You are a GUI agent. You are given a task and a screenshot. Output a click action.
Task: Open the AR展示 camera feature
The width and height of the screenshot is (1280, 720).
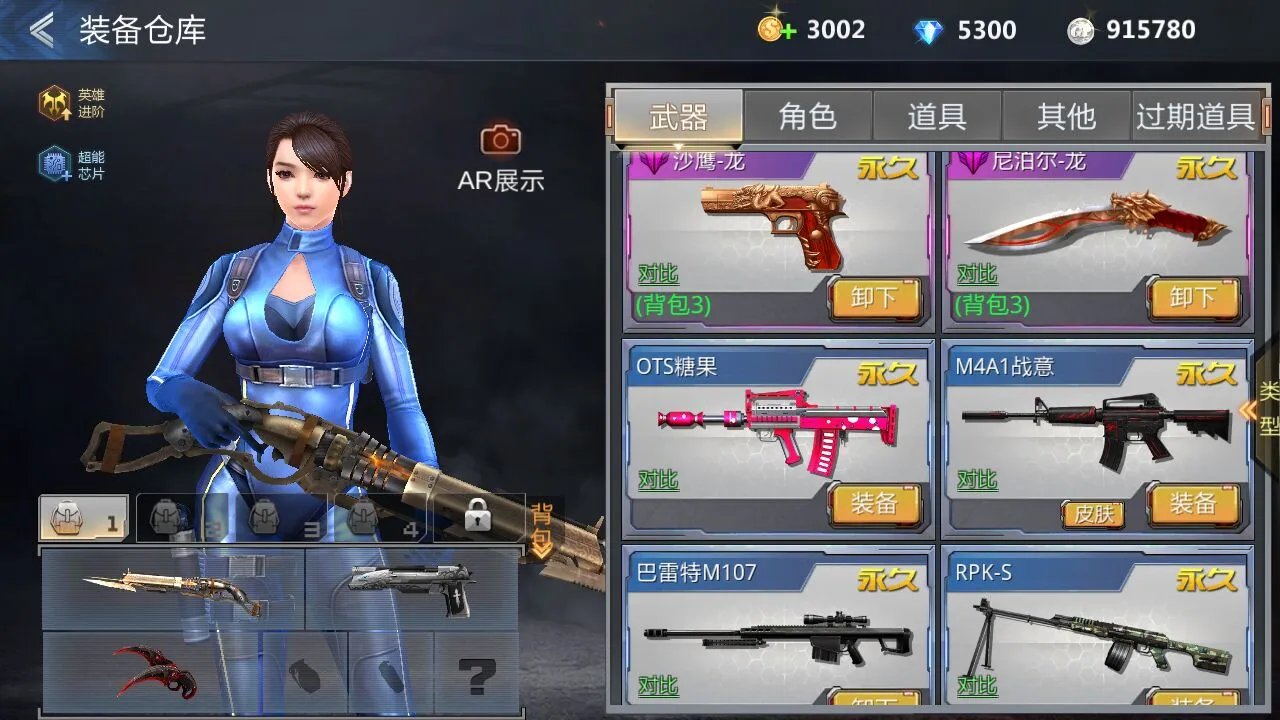500,141
